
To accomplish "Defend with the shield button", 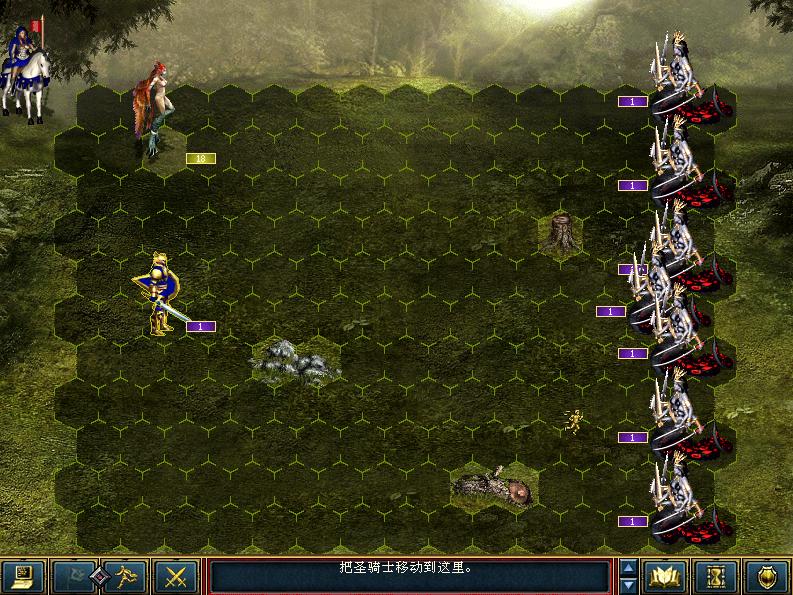I will click(x=767, y=576).
